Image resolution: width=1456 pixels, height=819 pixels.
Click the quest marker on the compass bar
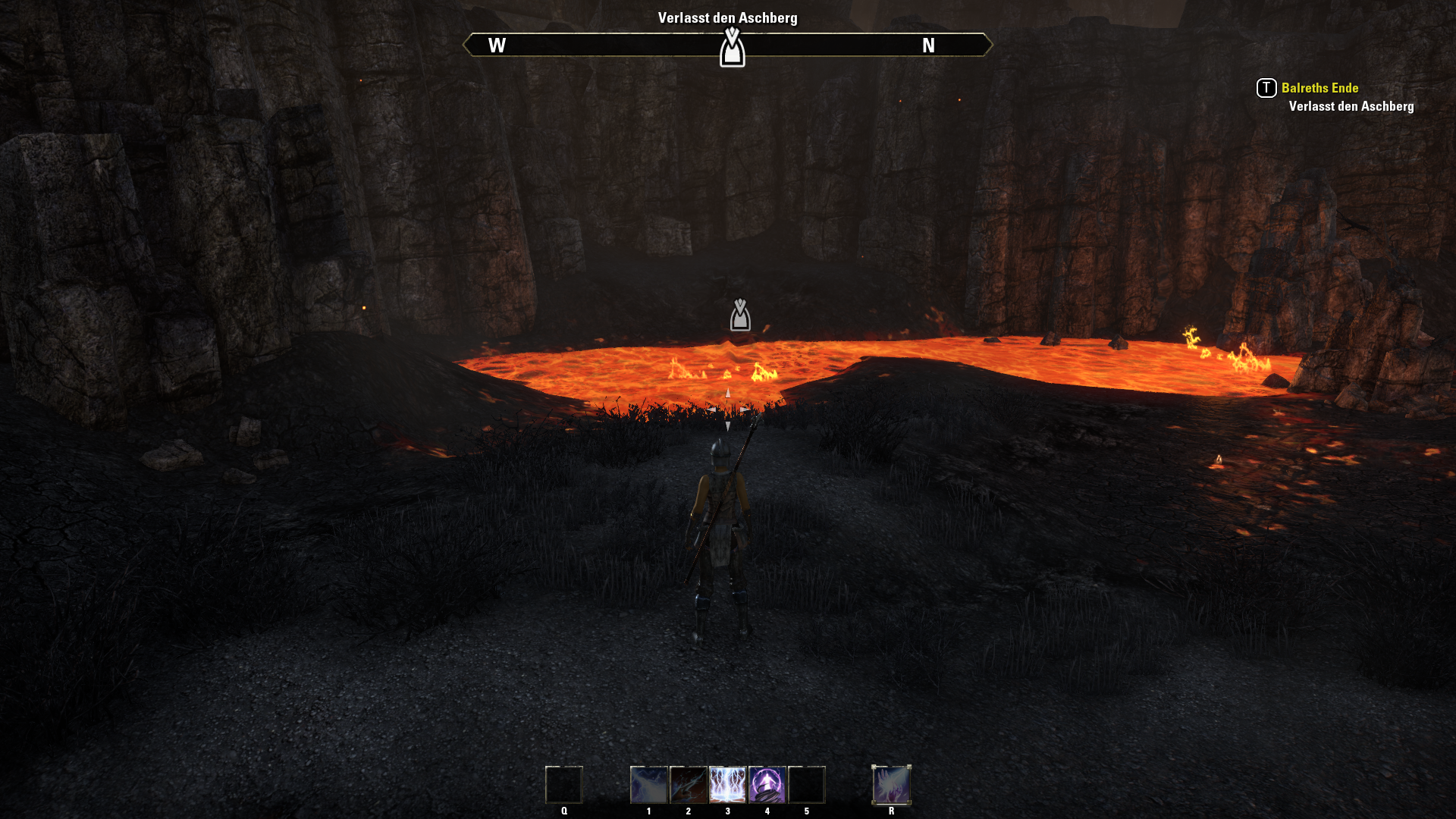[732, 48]
